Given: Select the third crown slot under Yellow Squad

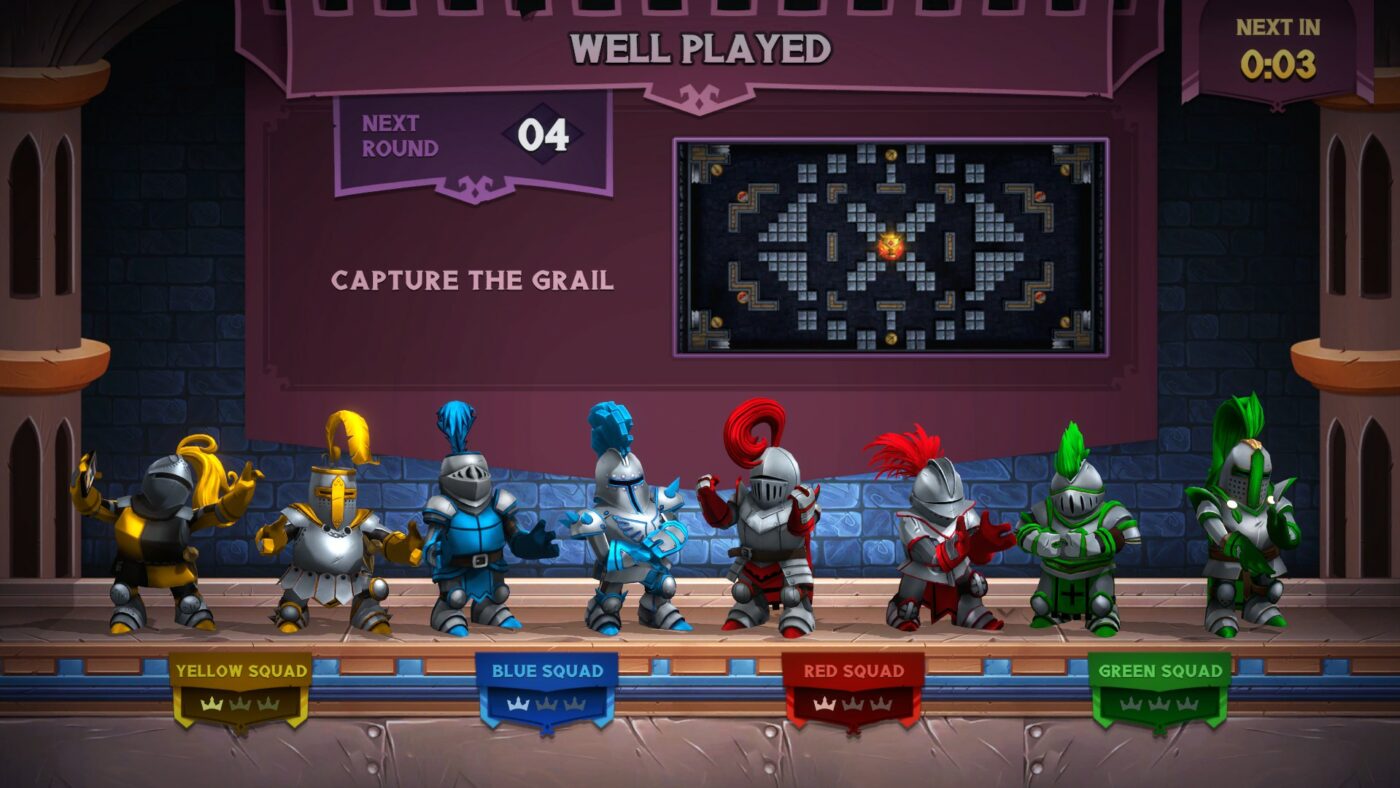Looking at the screenshot, I should (x=268, y=705).
